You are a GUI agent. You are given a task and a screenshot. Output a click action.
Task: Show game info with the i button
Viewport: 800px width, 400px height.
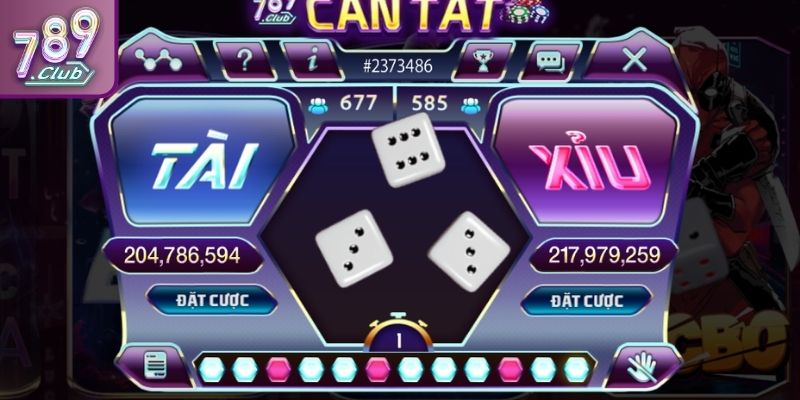click(312, 61)
